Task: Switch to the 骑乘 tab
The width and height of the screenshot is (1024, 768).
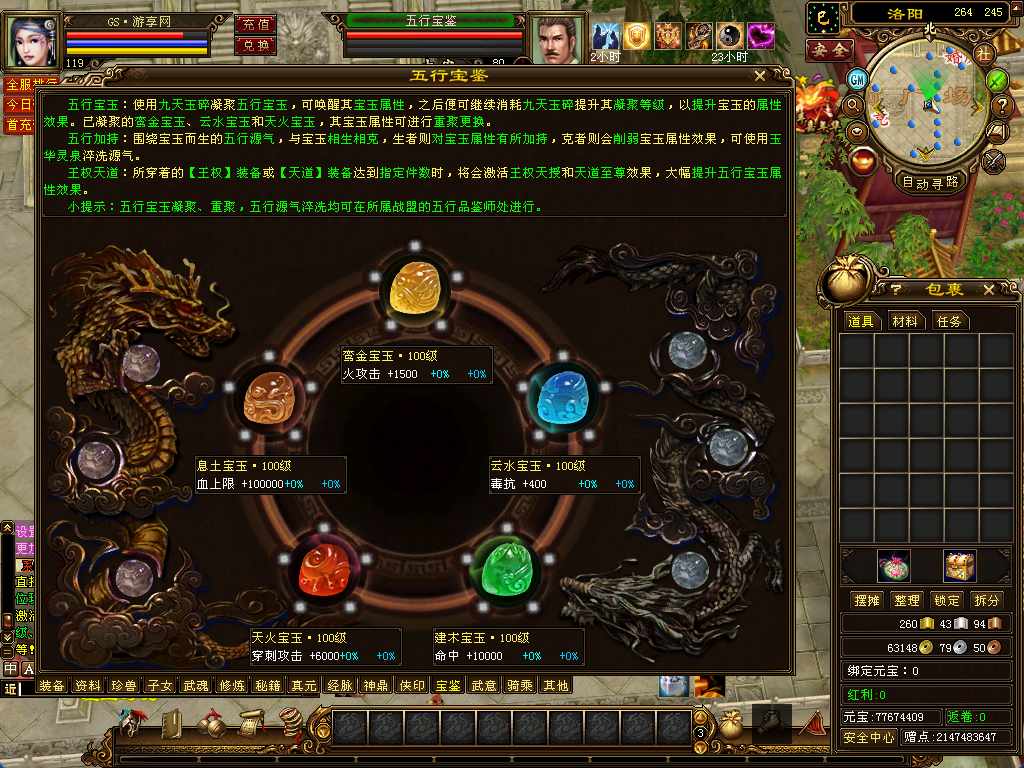Action: point(519,686)
